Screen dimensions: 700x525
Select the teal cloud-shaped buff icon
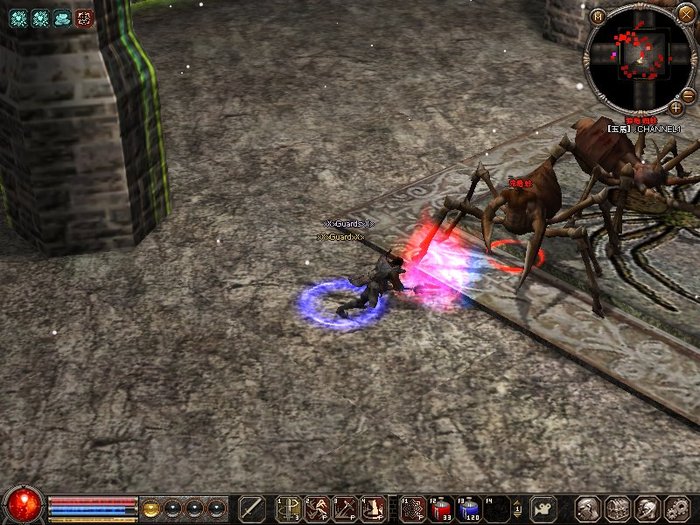(62, 17)
